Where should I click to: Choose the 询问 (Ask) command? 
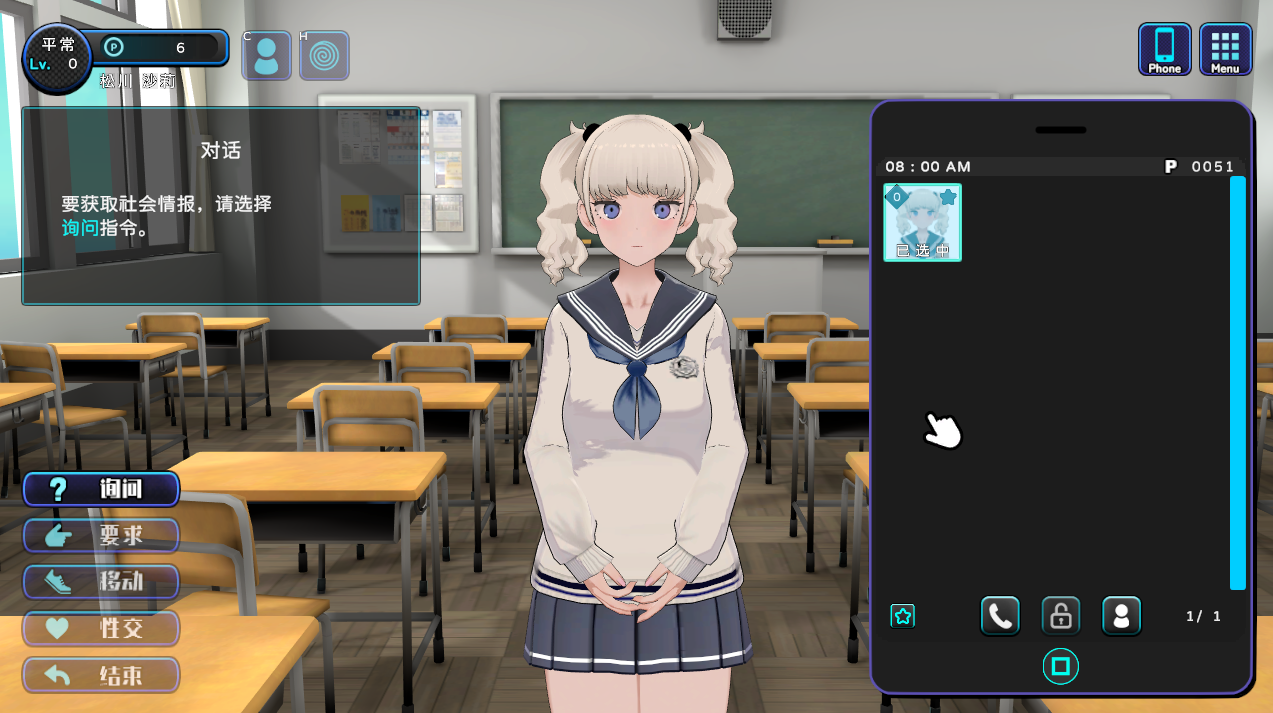[101, 489]
